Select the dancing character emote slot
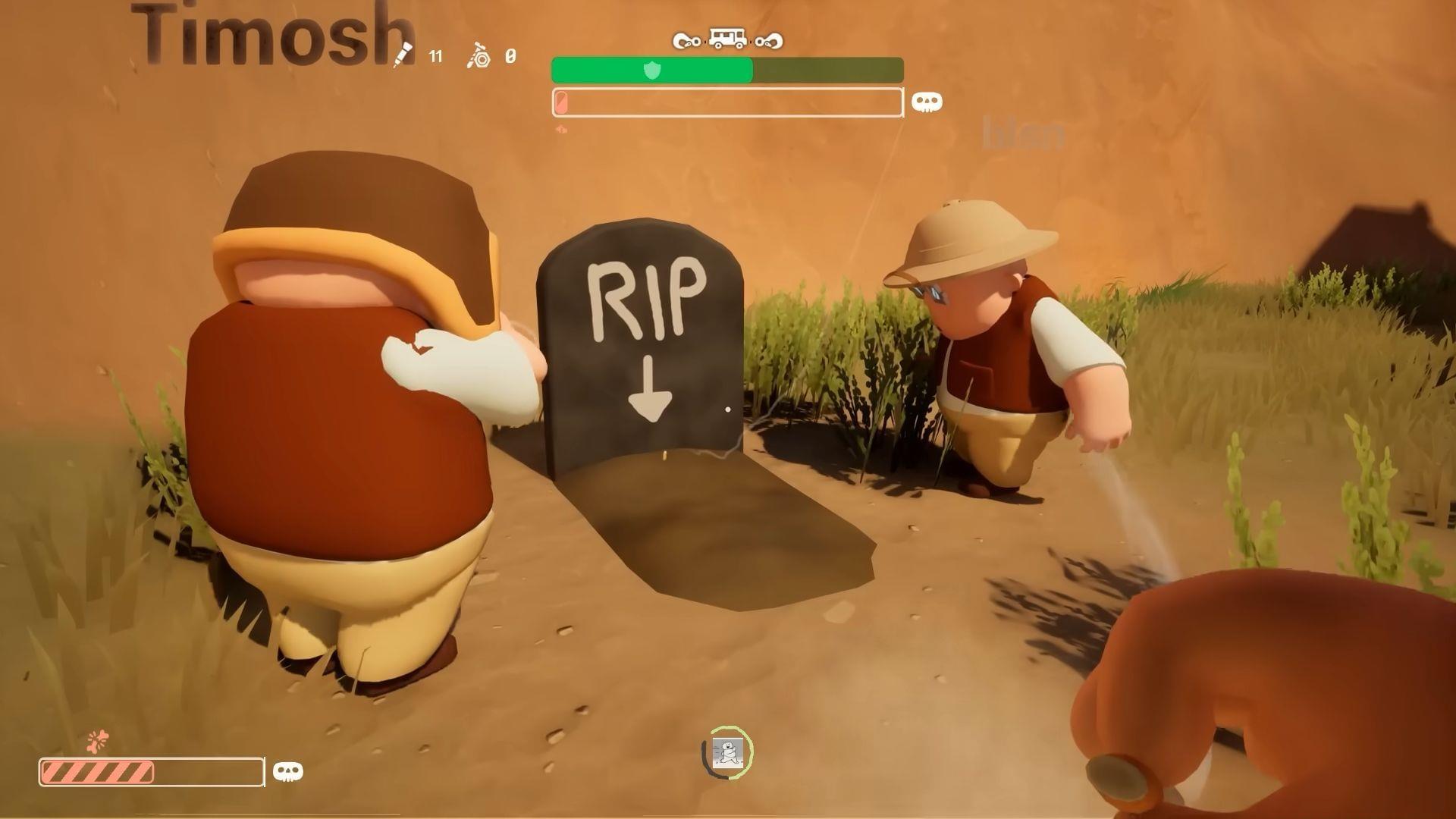The width and height of the screenshot is (1456, 819). (x=727, y=752)
